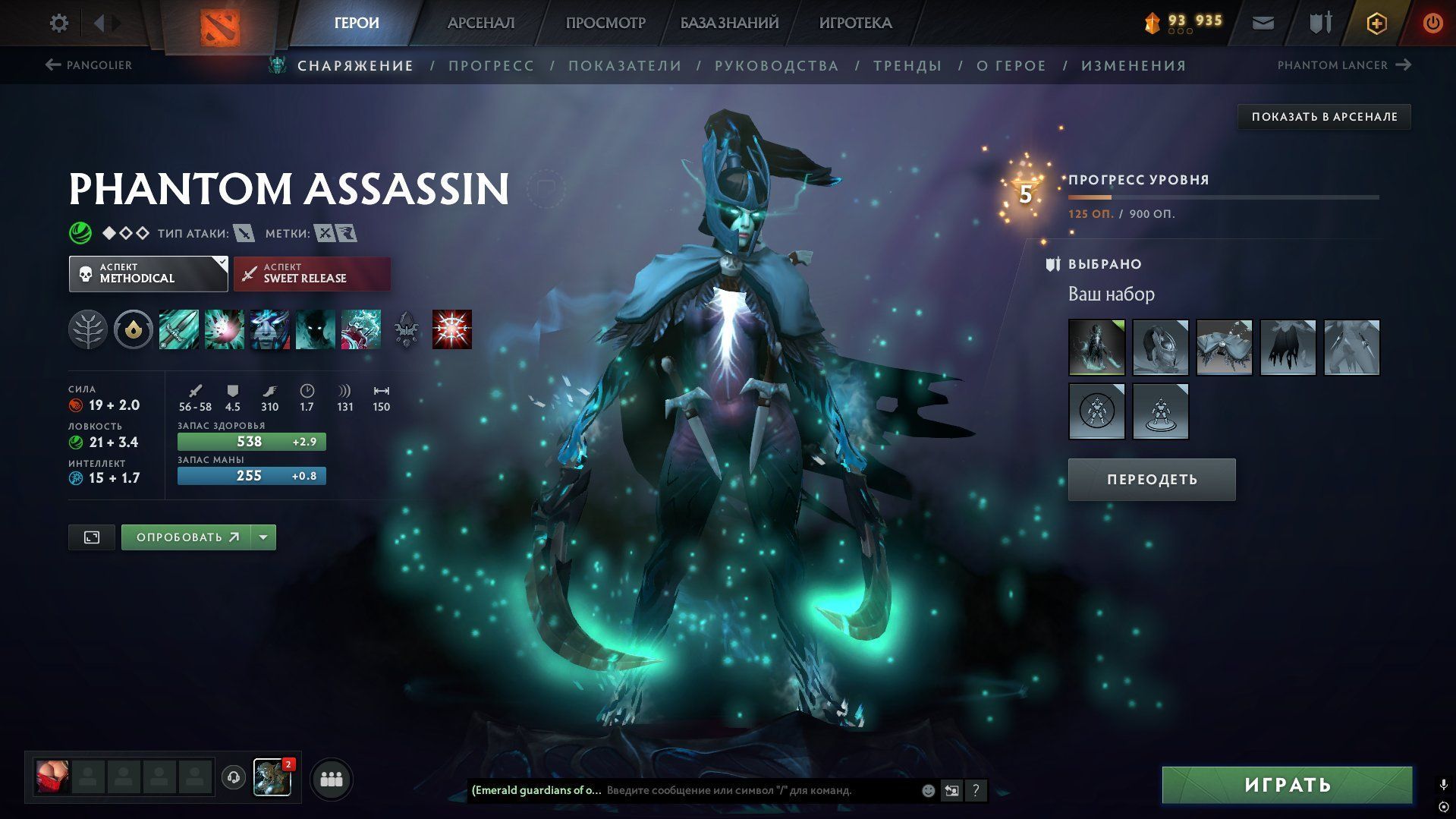
Task: Open the Руководства section
Action: (x=776, y=66)
